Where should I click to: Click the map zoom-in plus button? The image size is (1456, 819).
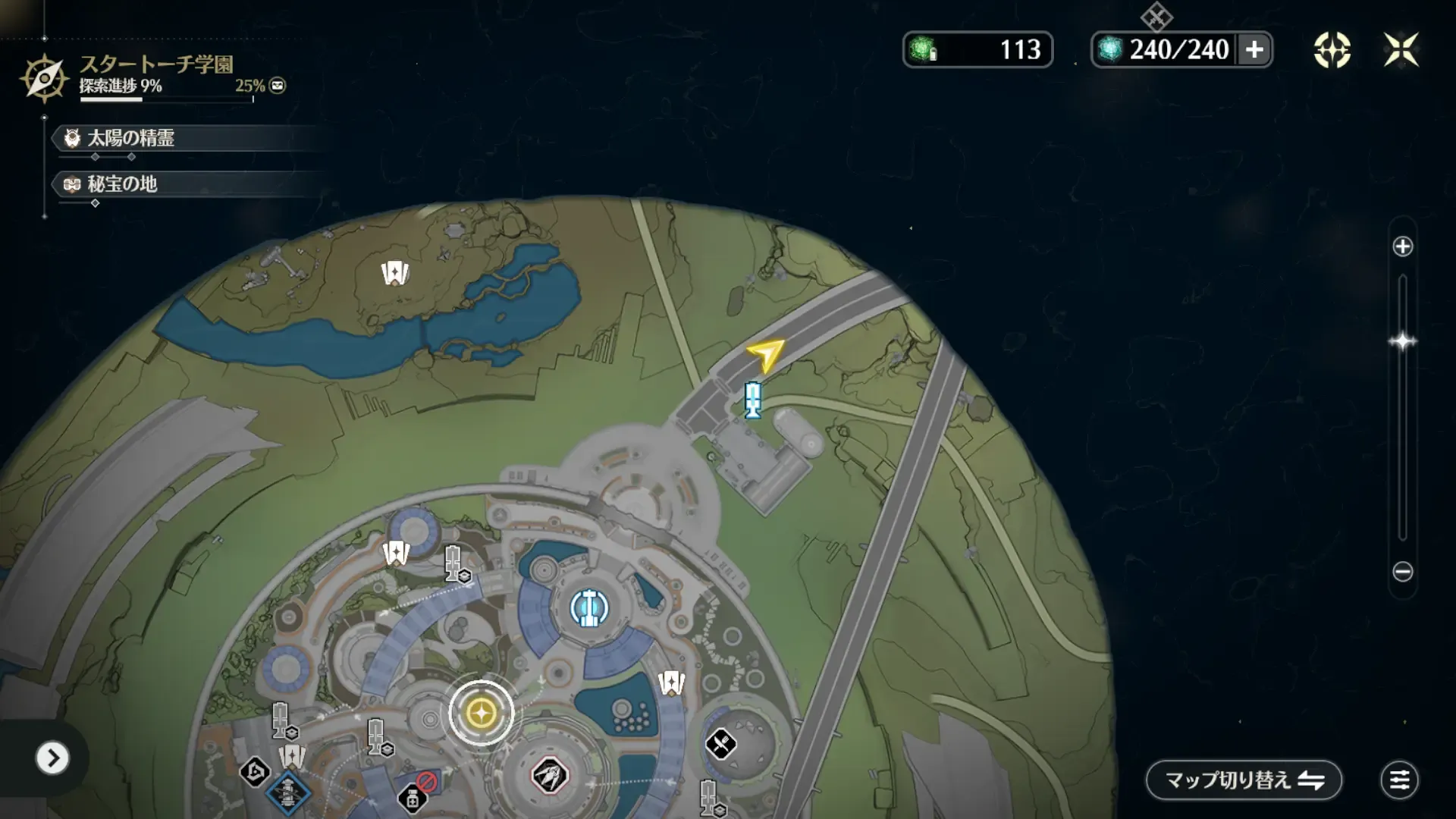[x=1402, y=246]
